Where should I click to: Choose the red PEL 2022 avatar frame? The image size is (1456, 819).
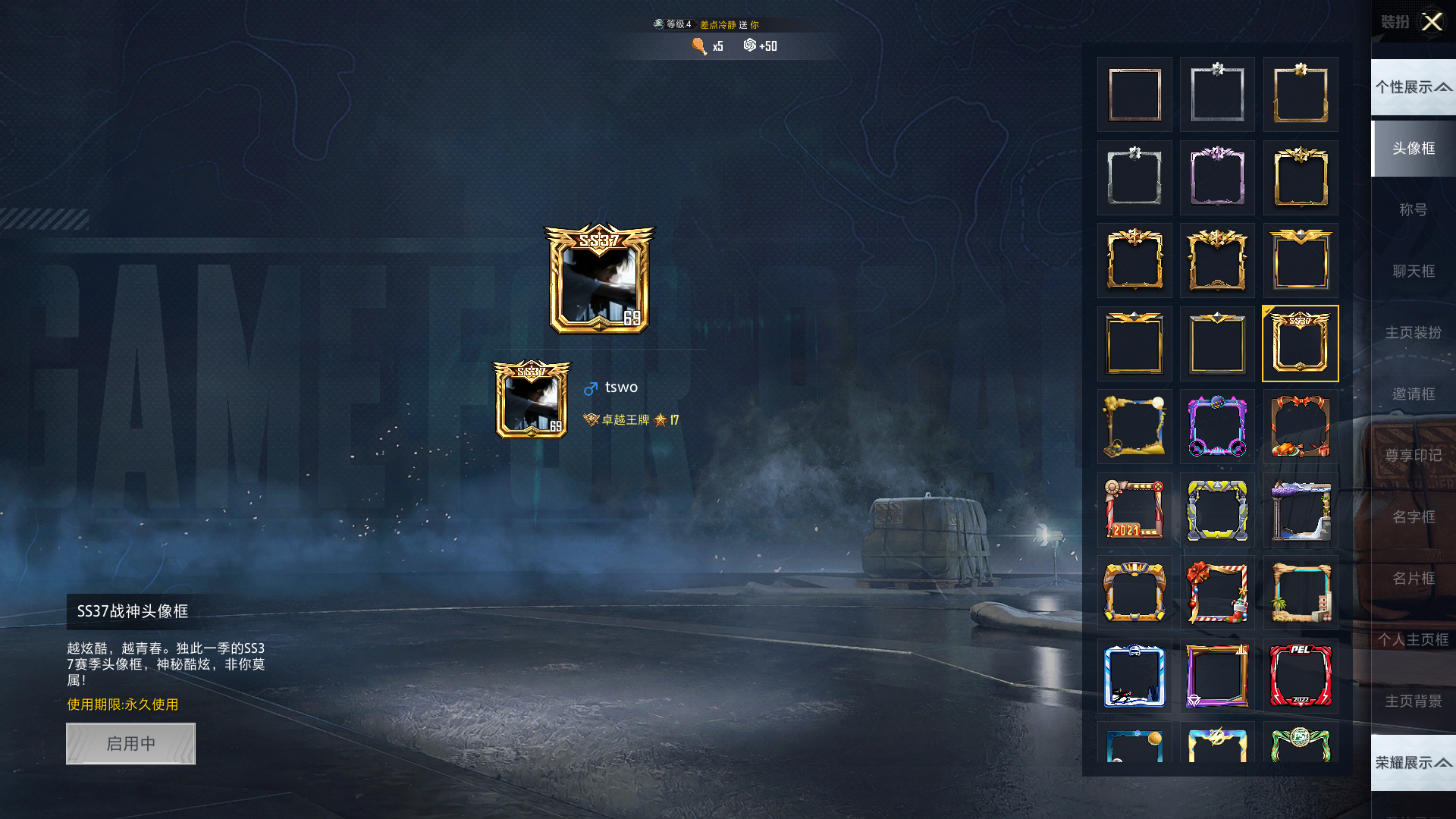point(1301,676)
